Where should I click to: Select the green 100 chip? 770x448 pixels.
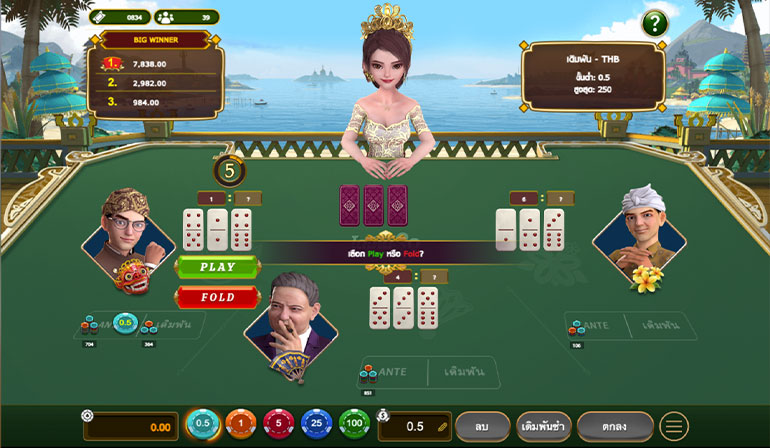[354, 425]
